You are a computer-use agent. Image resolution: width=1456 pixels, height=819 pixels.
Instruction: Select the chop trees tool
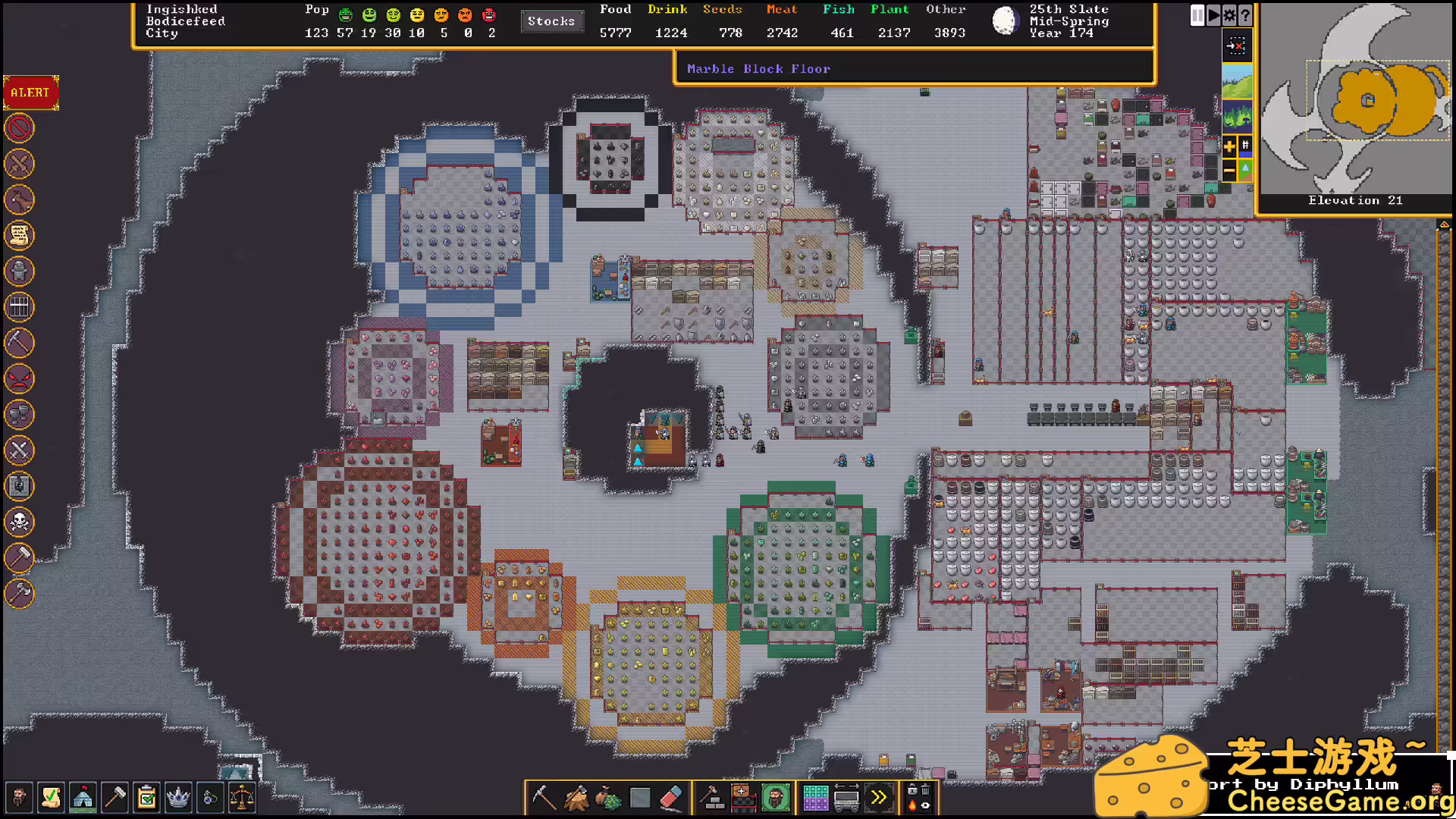tap(576, 798)
